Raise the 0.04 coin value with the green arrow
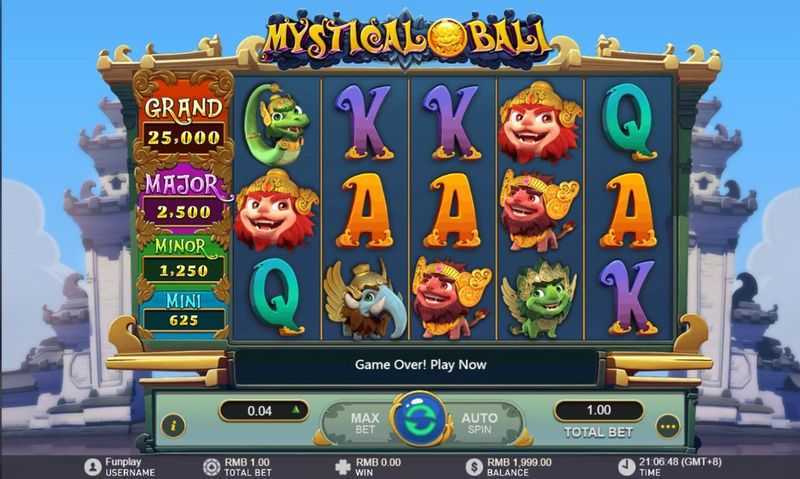Image resolution: width=800 pixels, height=479 pixels. point(295,410)
